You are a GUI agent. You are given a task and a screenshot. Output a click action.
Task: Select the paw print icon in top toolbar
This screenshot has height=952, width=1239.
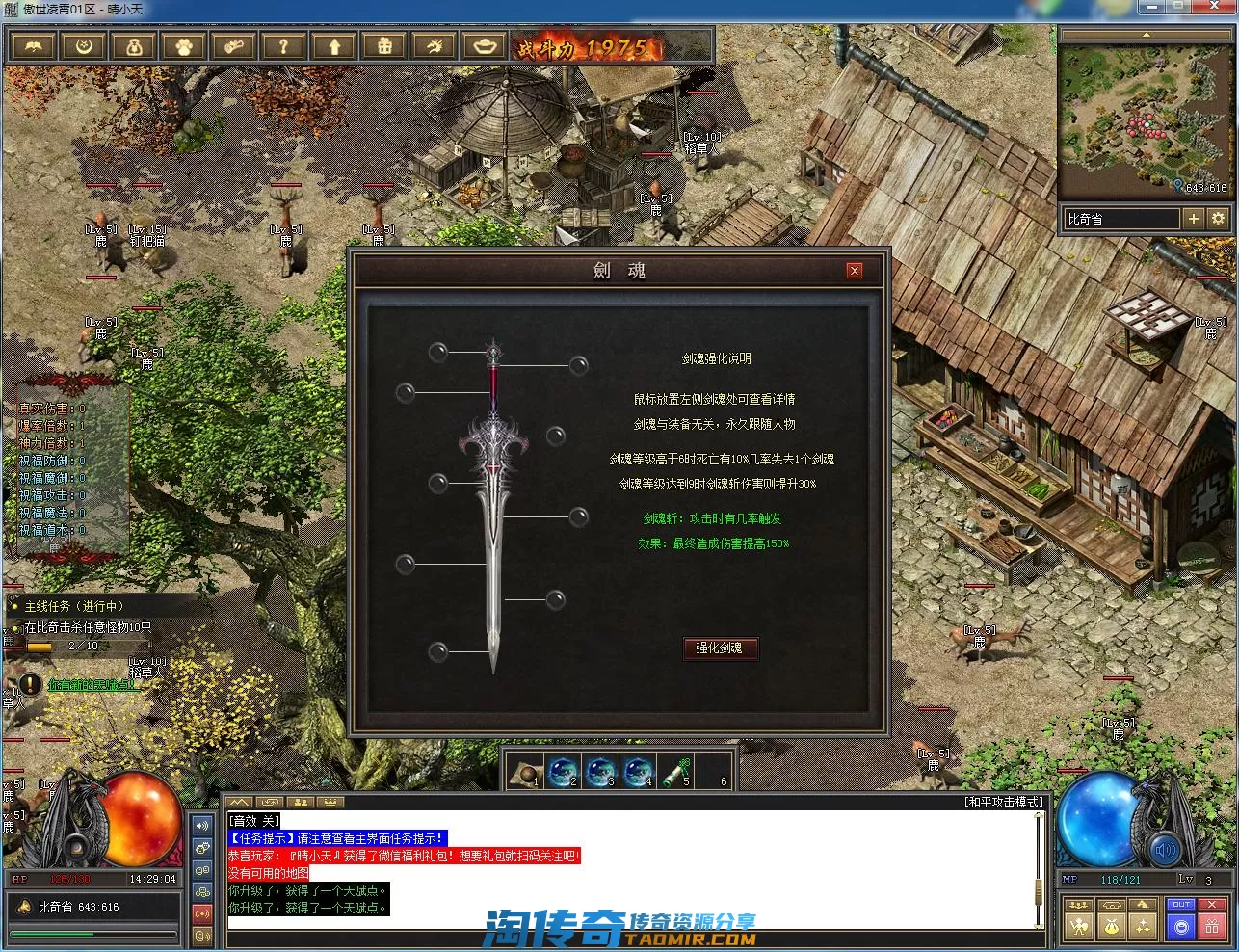[184, 46]
